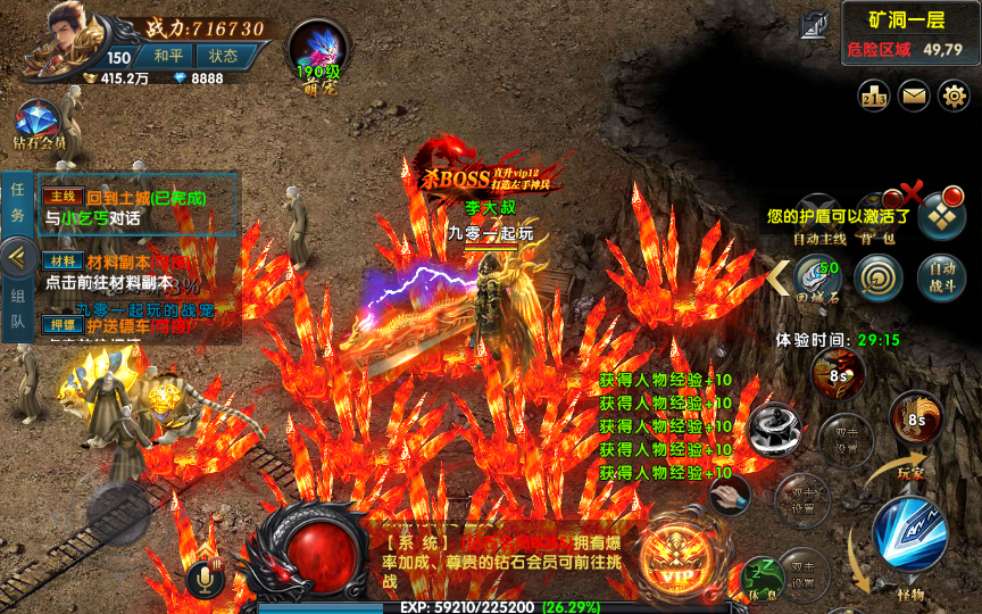Toggle the 和平 attack mode button

click(166, 57)
